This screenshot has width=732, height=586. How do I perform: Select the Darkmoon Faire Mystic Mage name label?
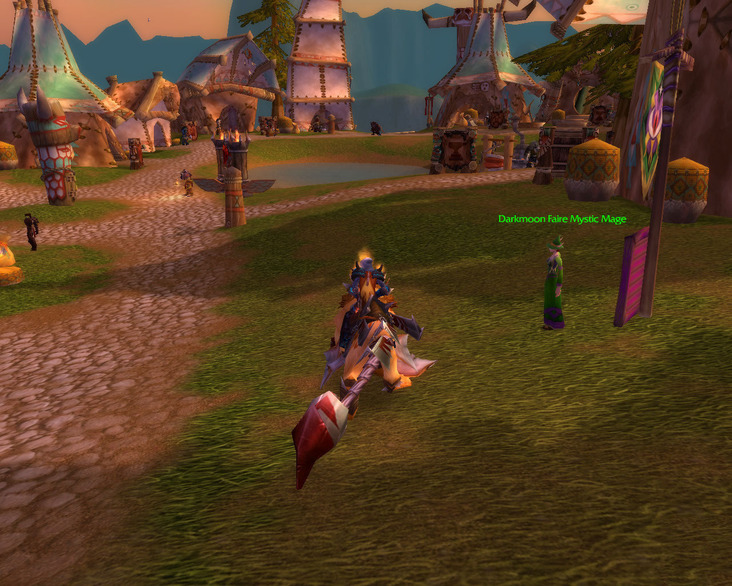(x=562, y=219)
